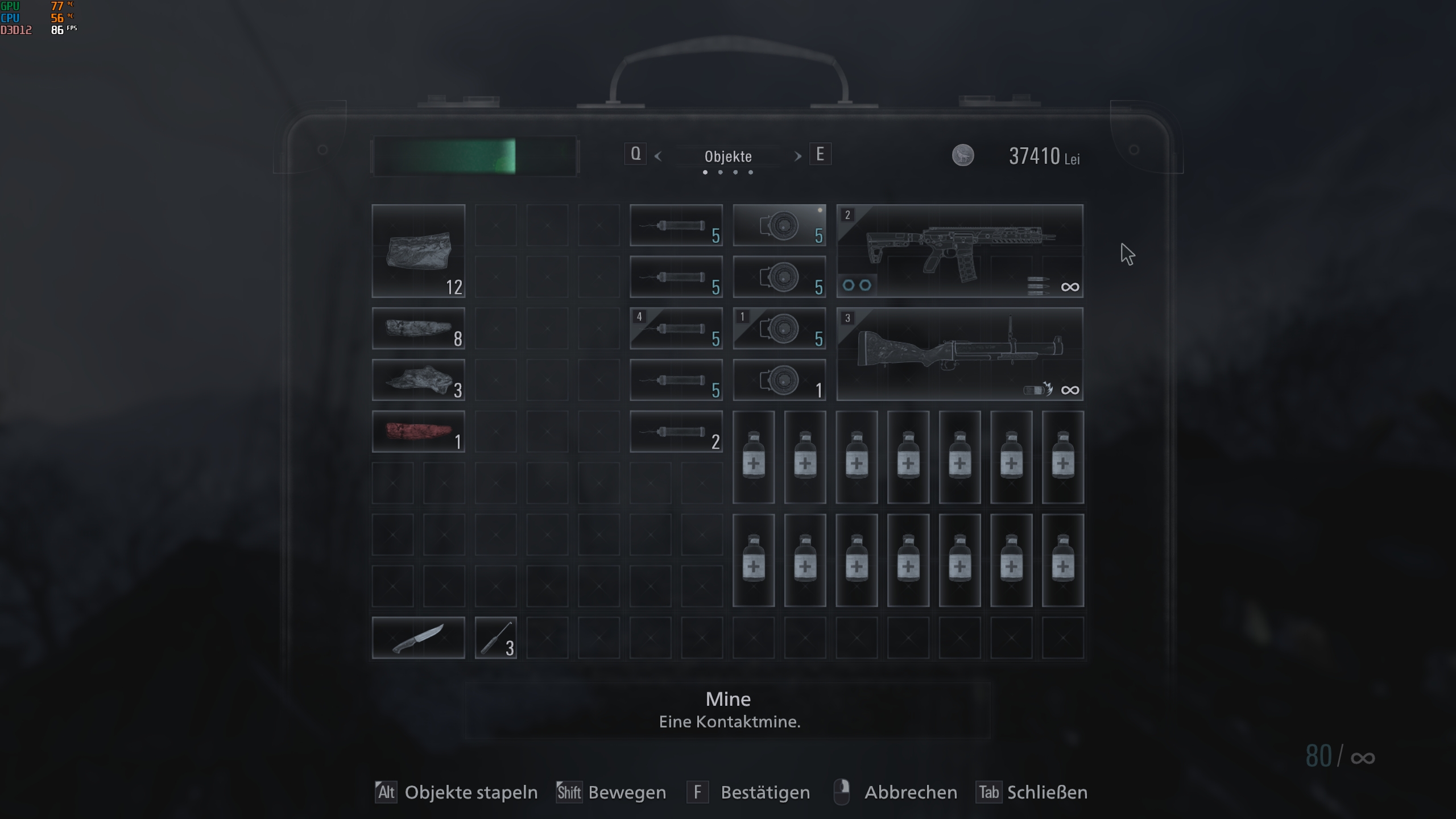1456x819 pixels.
Task: Pick the fish stack of 3
Action: click(418, 380)
